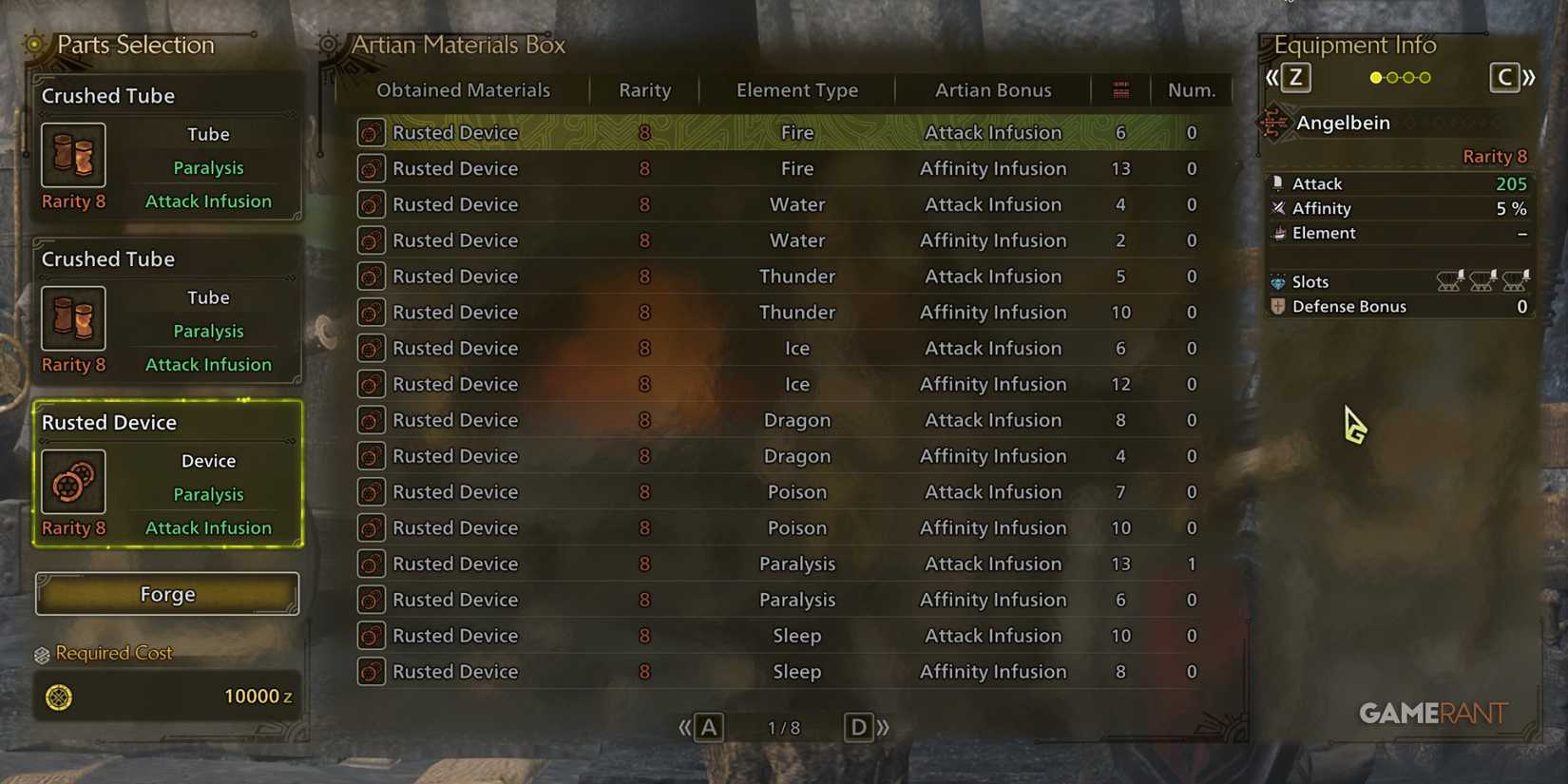This screenshot has height=784, width=1568.
Task: Click the second Crushed Tube material icon
Action: tap(73, 318)
